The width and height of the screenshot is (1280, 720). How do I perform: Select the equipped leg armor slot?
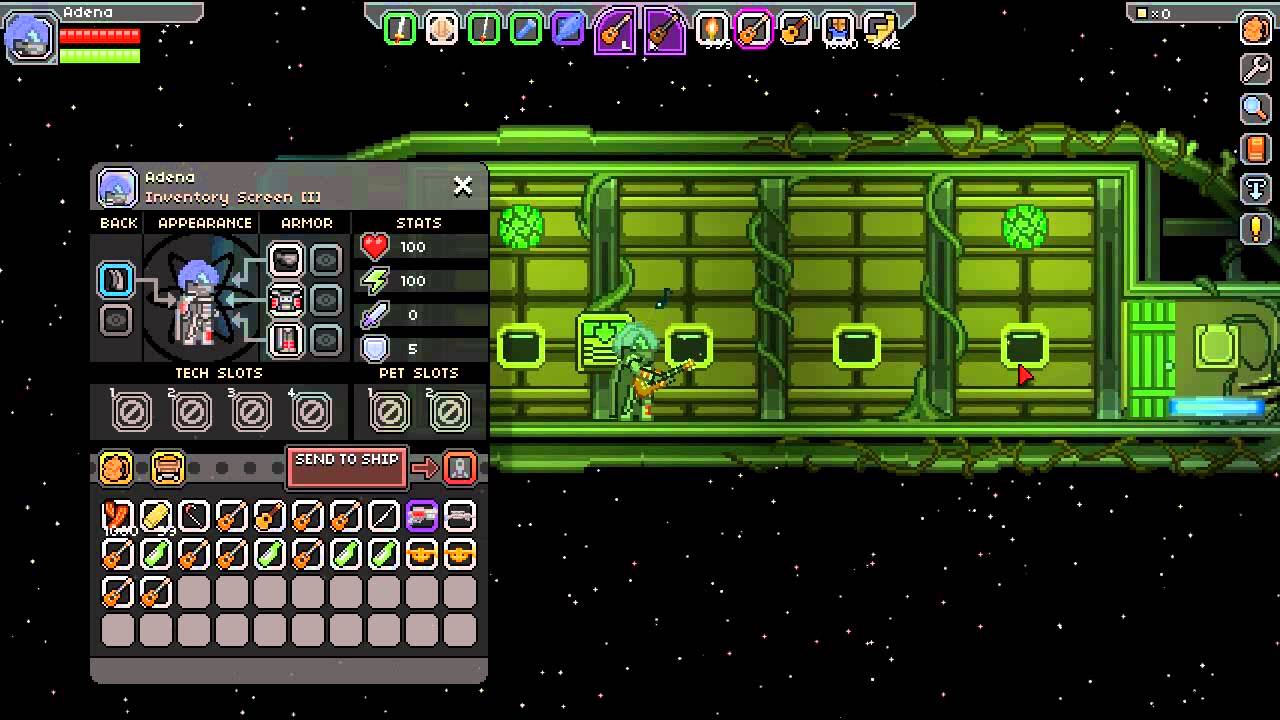coord(286,340)
